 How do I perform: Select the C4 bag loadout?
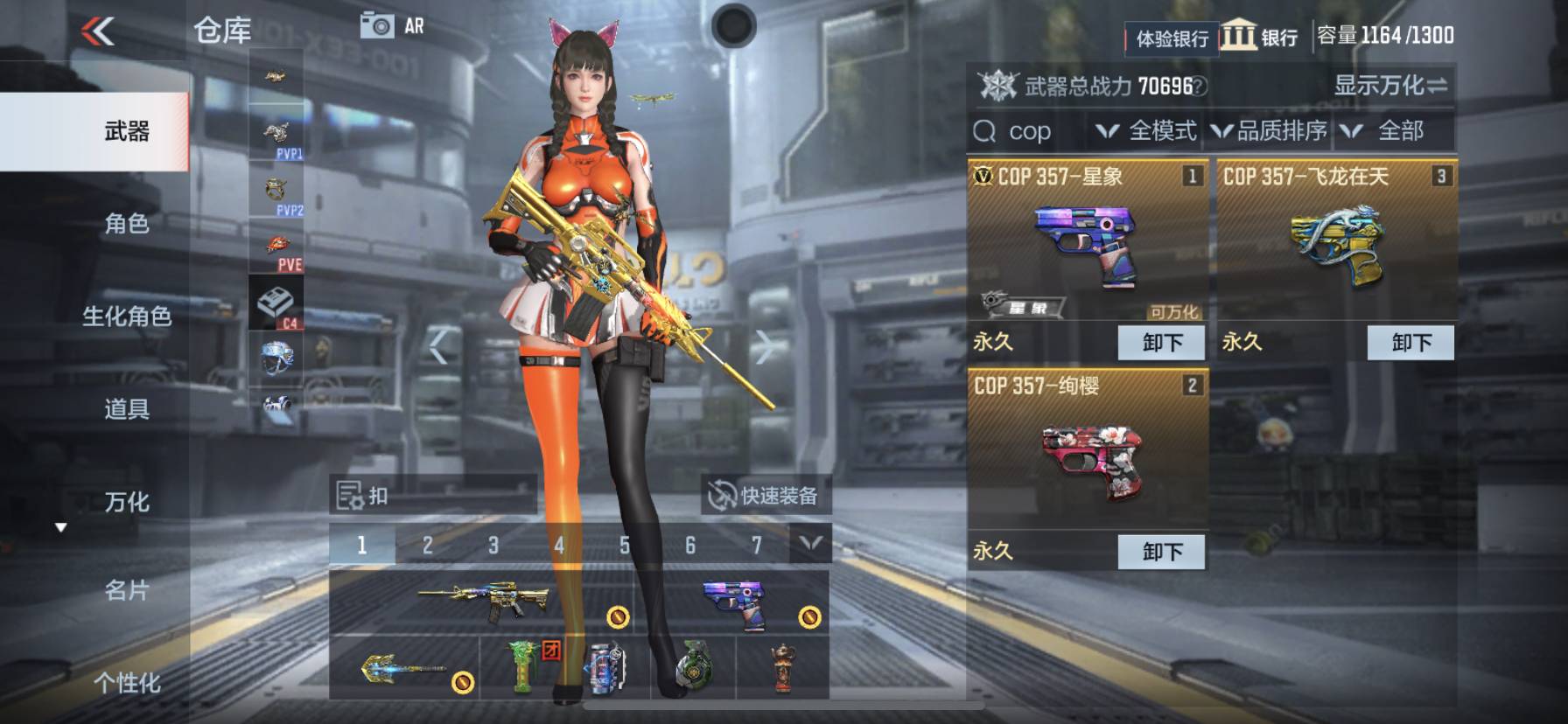pyautogui.click(x=276, y=303)
